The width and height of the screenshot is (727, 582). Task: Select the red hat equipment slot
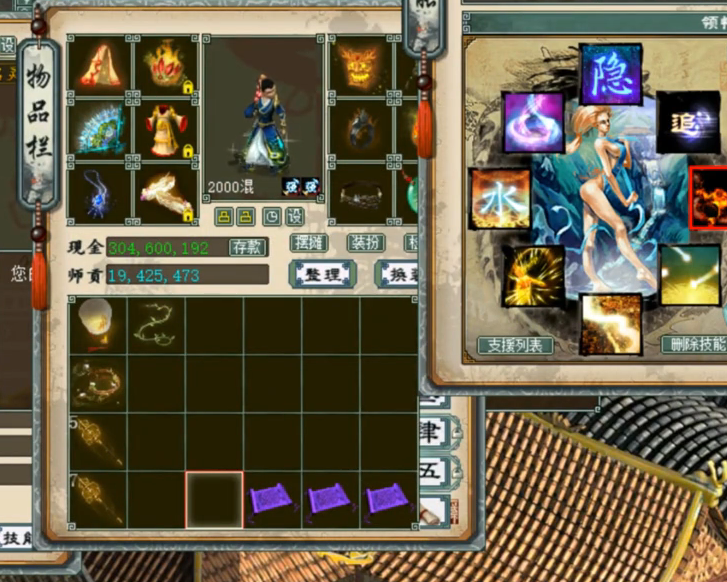click(99, 66)
